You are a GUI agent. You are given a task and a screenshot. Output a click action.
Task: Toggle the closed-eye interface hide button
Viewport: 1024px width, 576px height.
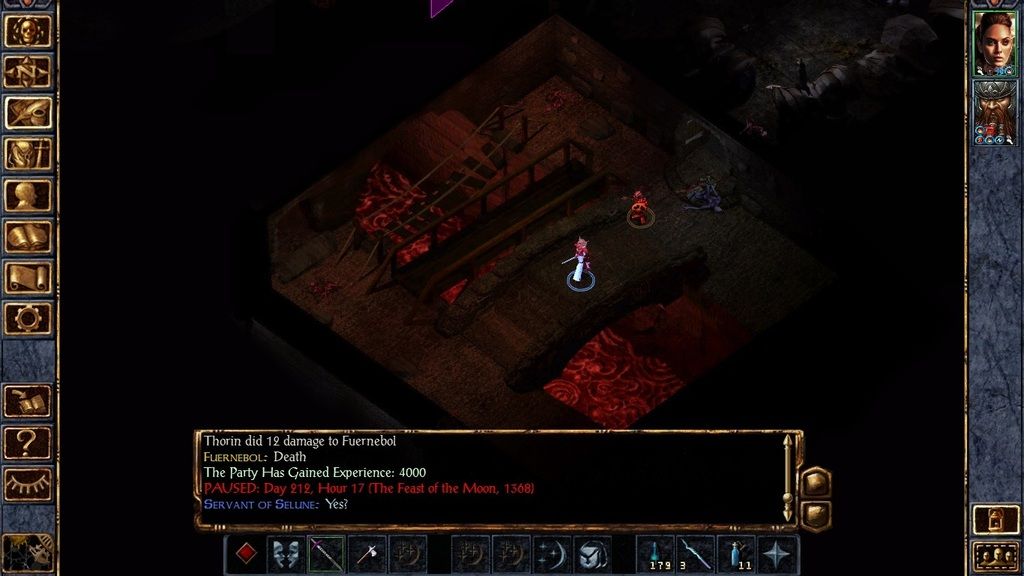coord(28,484)
